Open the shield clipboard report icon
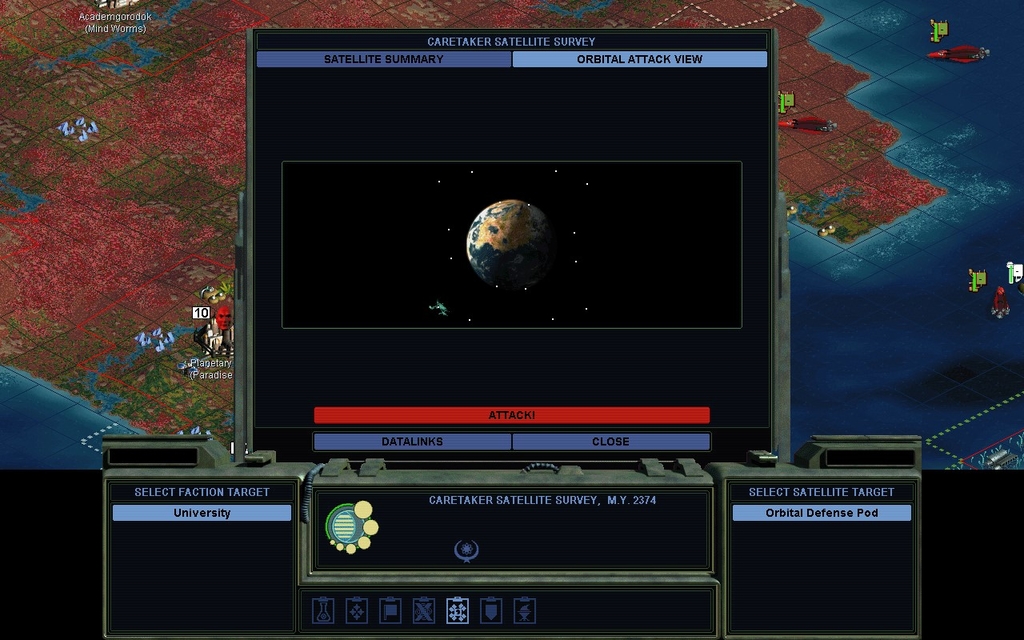Viewport: 1024px width, 640px height. click(491, 610)
